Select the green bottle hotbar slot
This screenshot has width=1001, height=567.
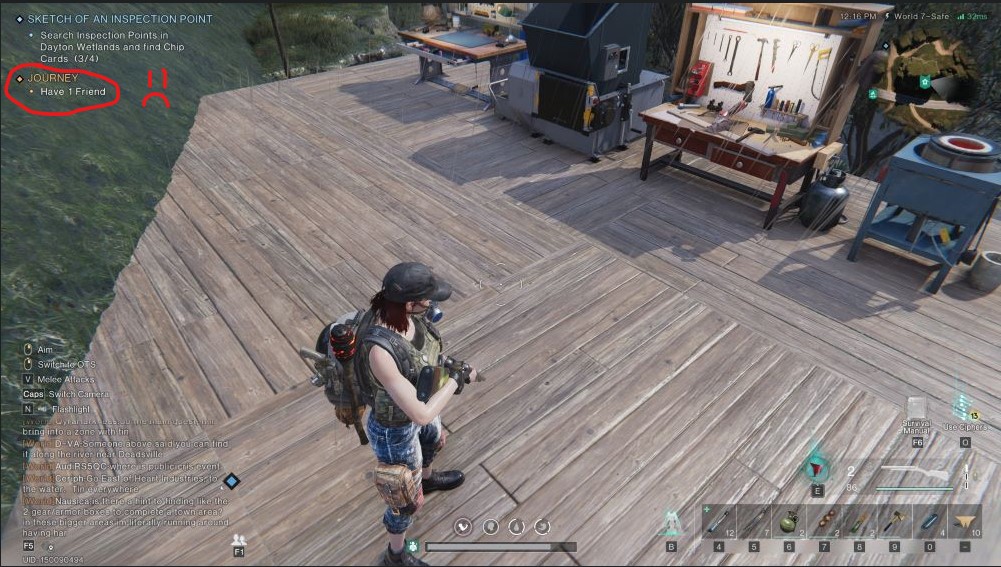point(859,521)
